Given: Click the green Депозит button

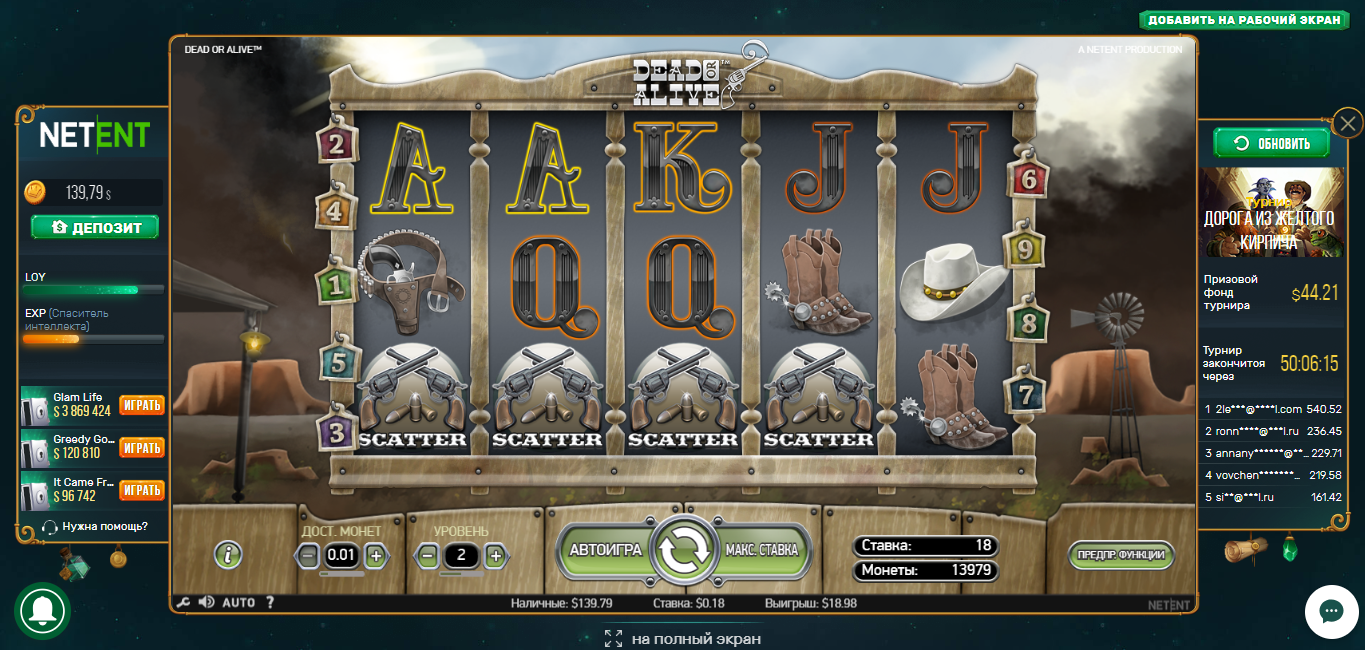Looking at the screenshot, I should tap(94, 227).
